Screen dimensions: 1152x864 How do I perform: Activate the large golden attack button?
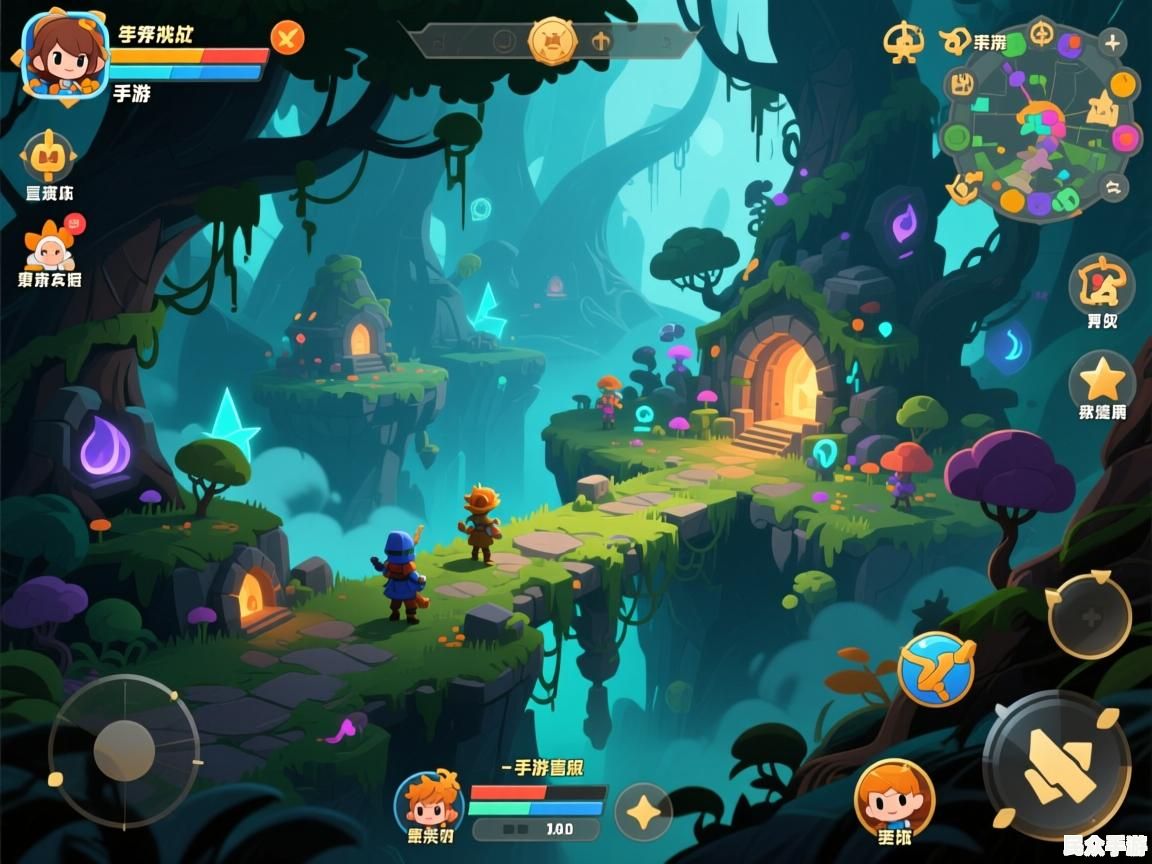pos(1056,765)
